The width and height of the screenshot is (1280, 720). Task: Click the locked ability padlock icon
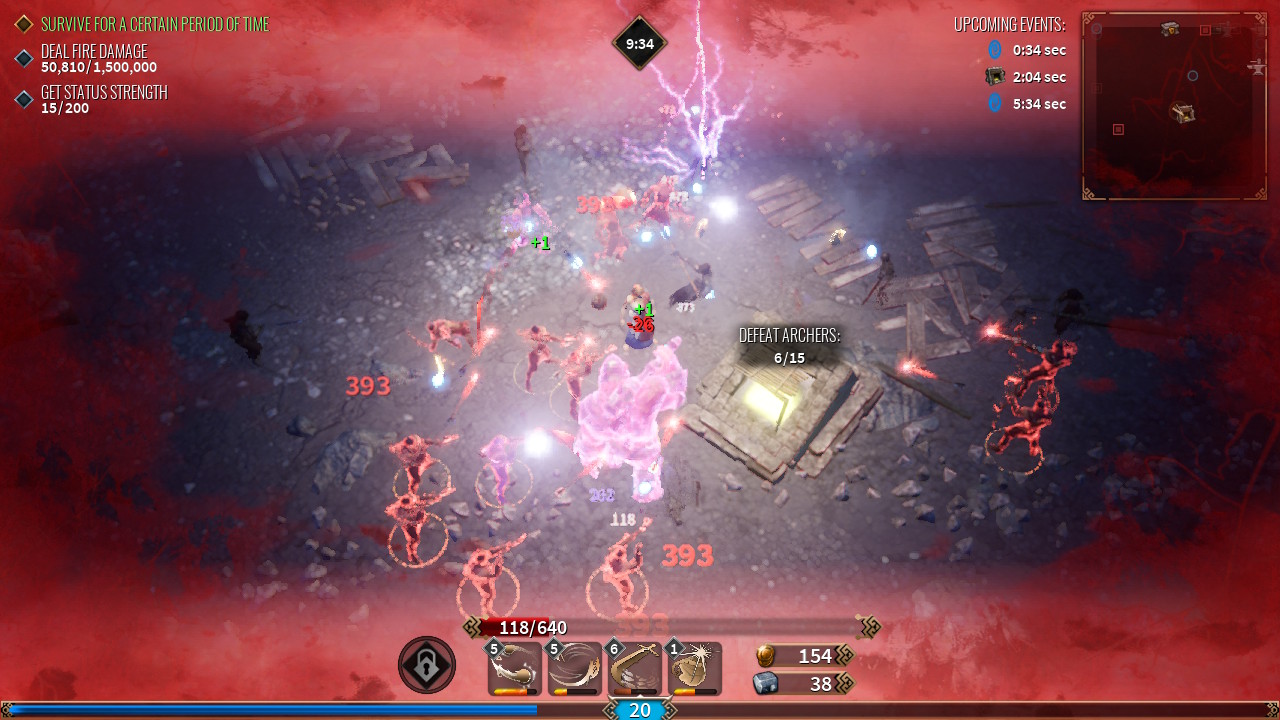(x=427, y=665)
